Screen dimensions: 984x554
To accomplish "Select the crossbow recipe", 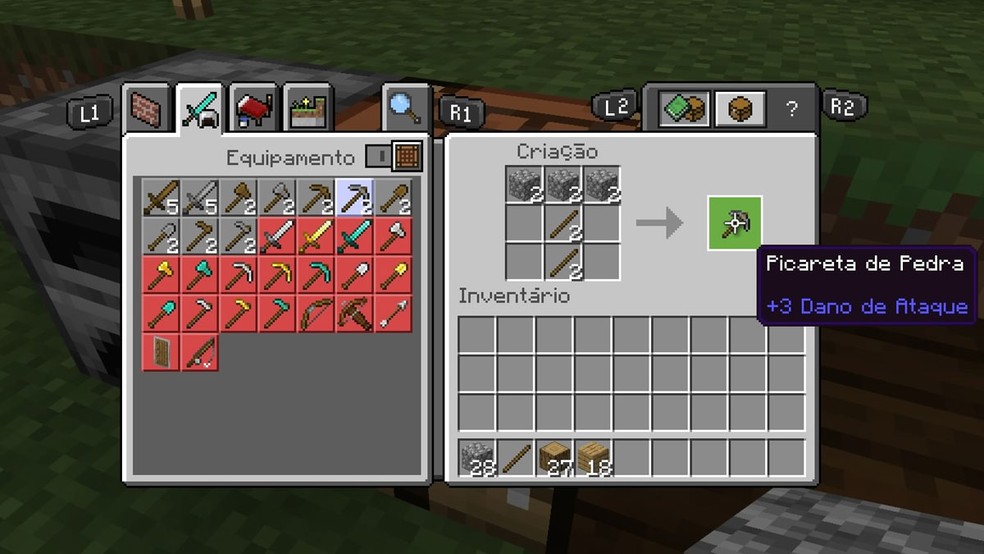I will [x=354, y=314].
